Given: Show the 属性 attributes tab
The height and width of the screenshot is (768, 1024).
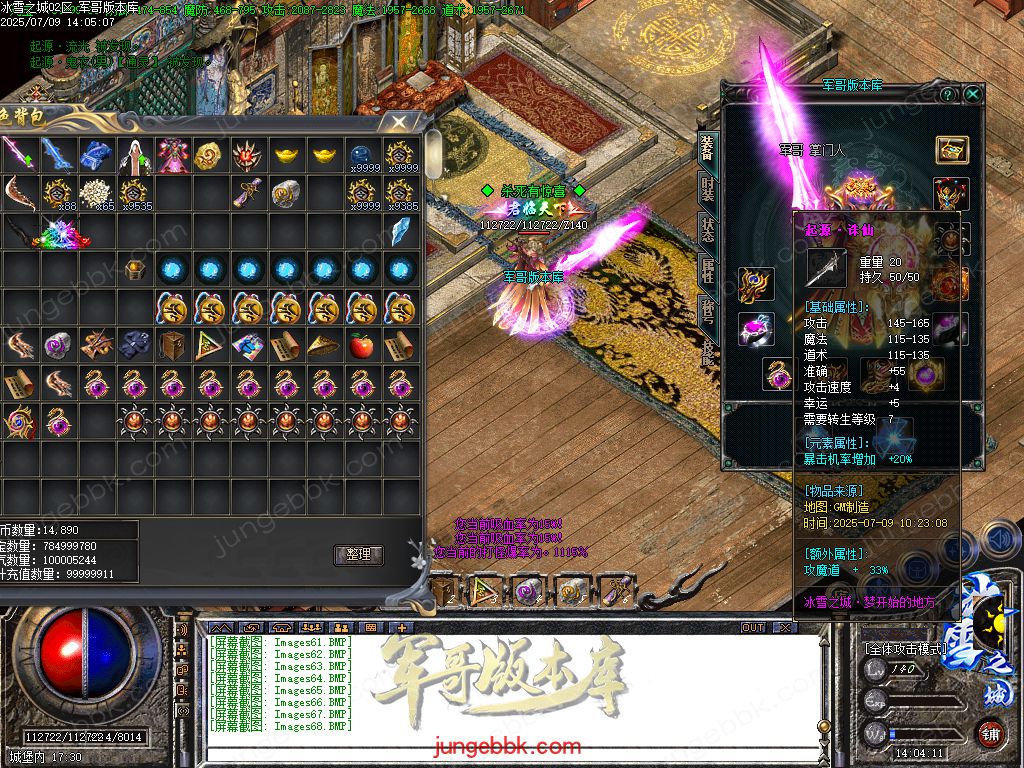Looking at the screenshot, I should [x=707, y=272].
